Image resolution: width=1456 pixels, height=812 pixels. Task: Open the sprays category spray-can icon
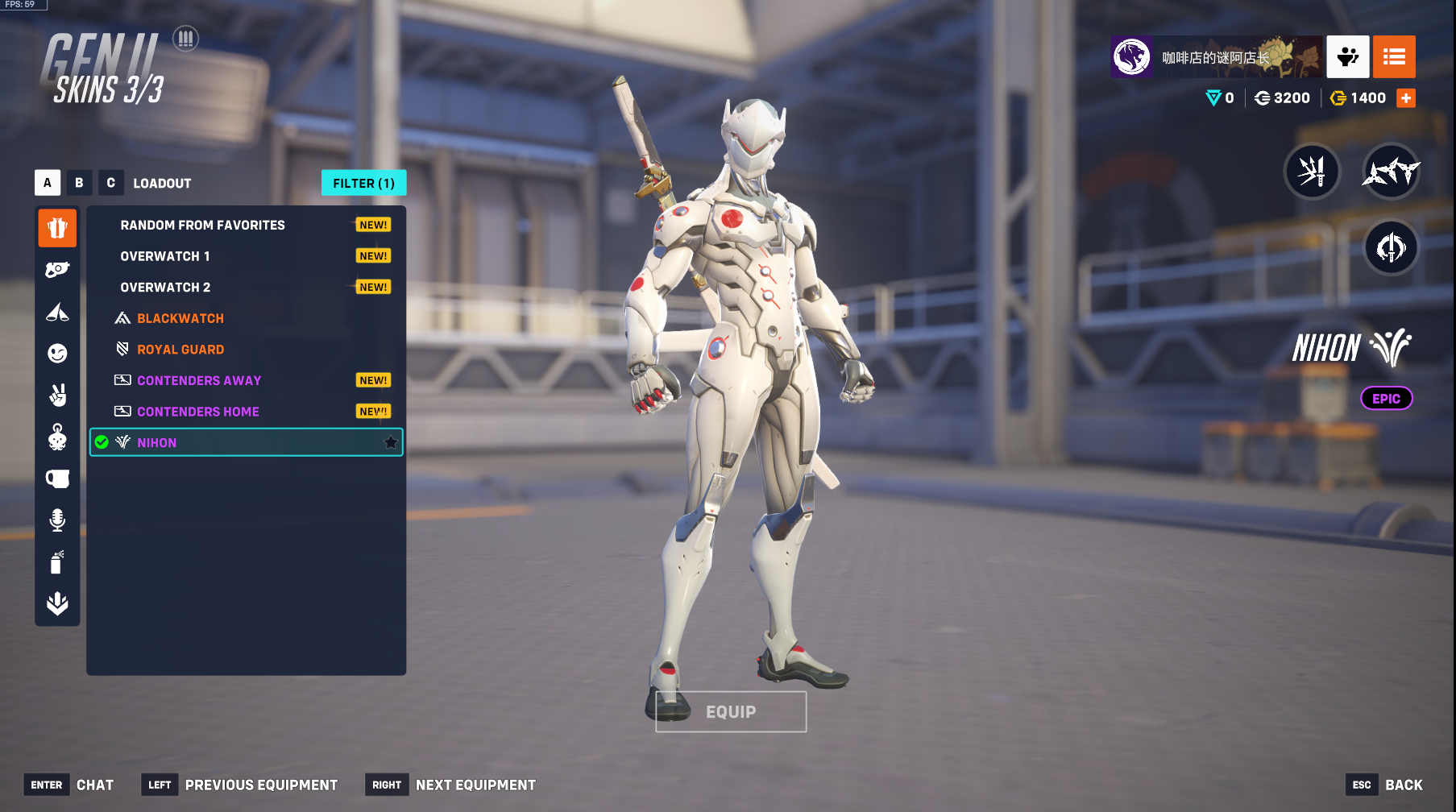pos(57,561)
